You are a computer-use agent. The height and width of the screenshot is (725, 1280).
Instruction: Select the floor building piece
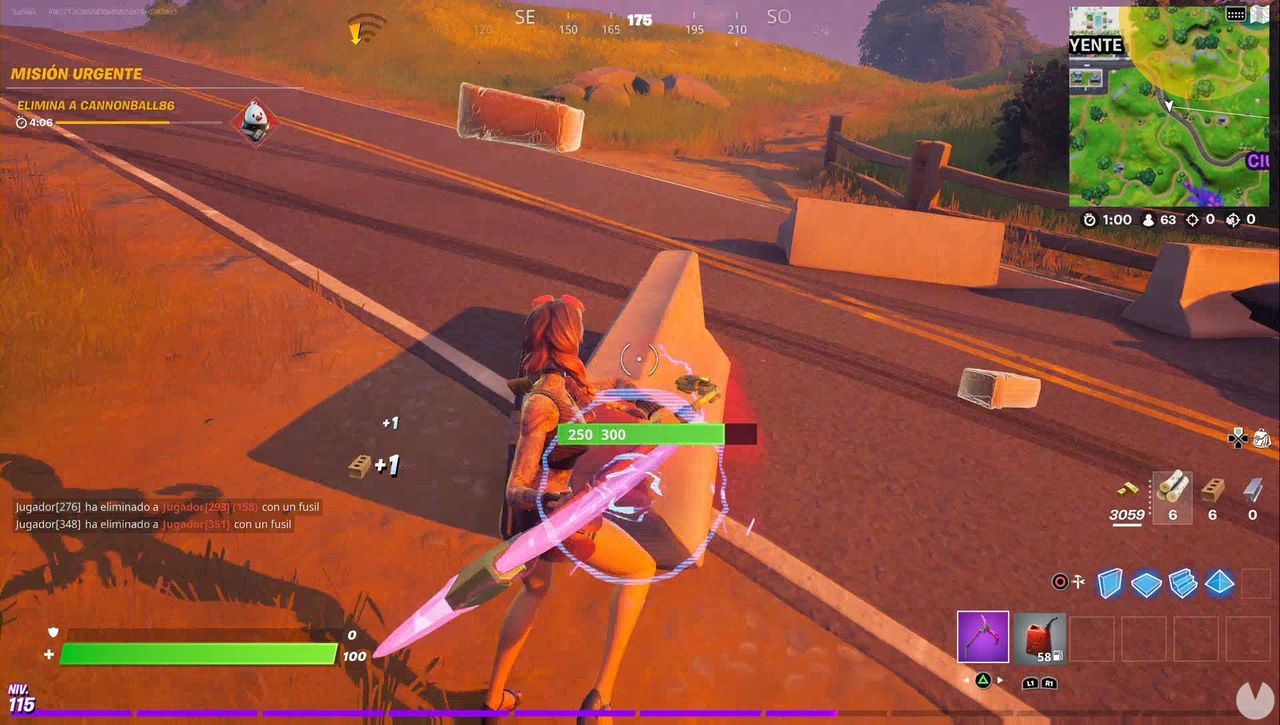[1146, 583]
